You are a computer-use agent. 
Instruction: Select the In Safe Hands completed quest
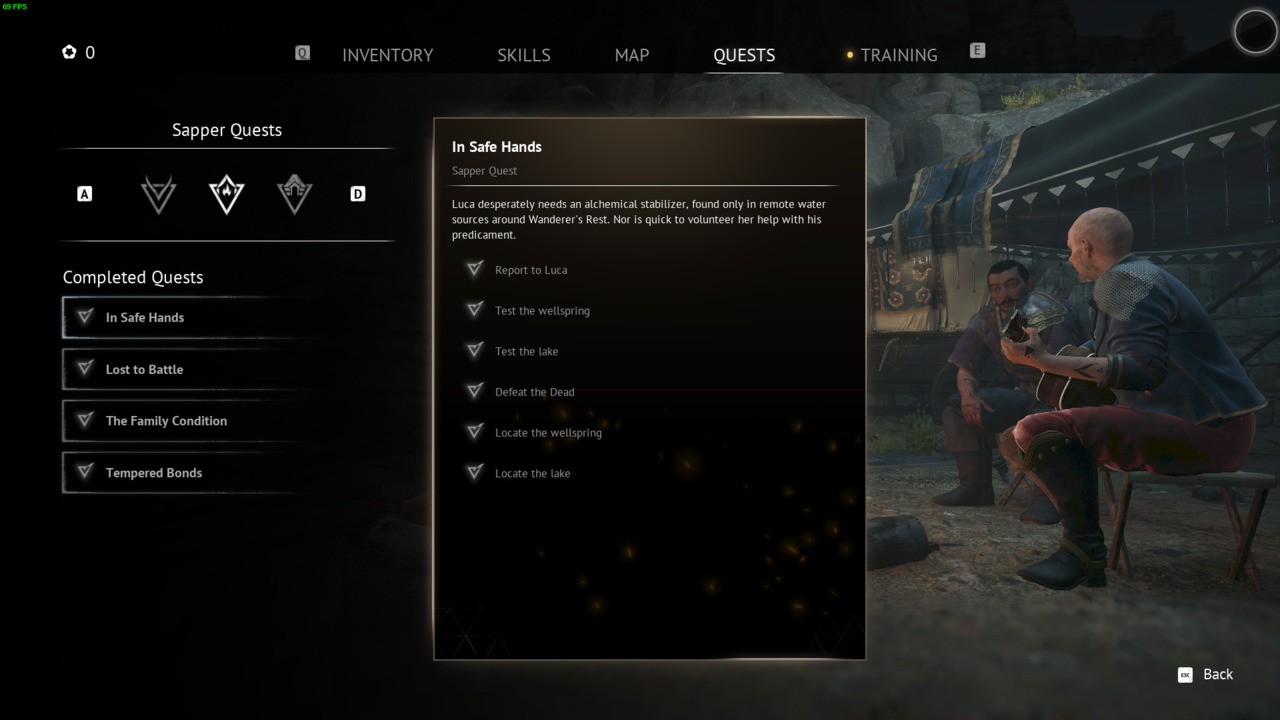[x=190, y=318]
